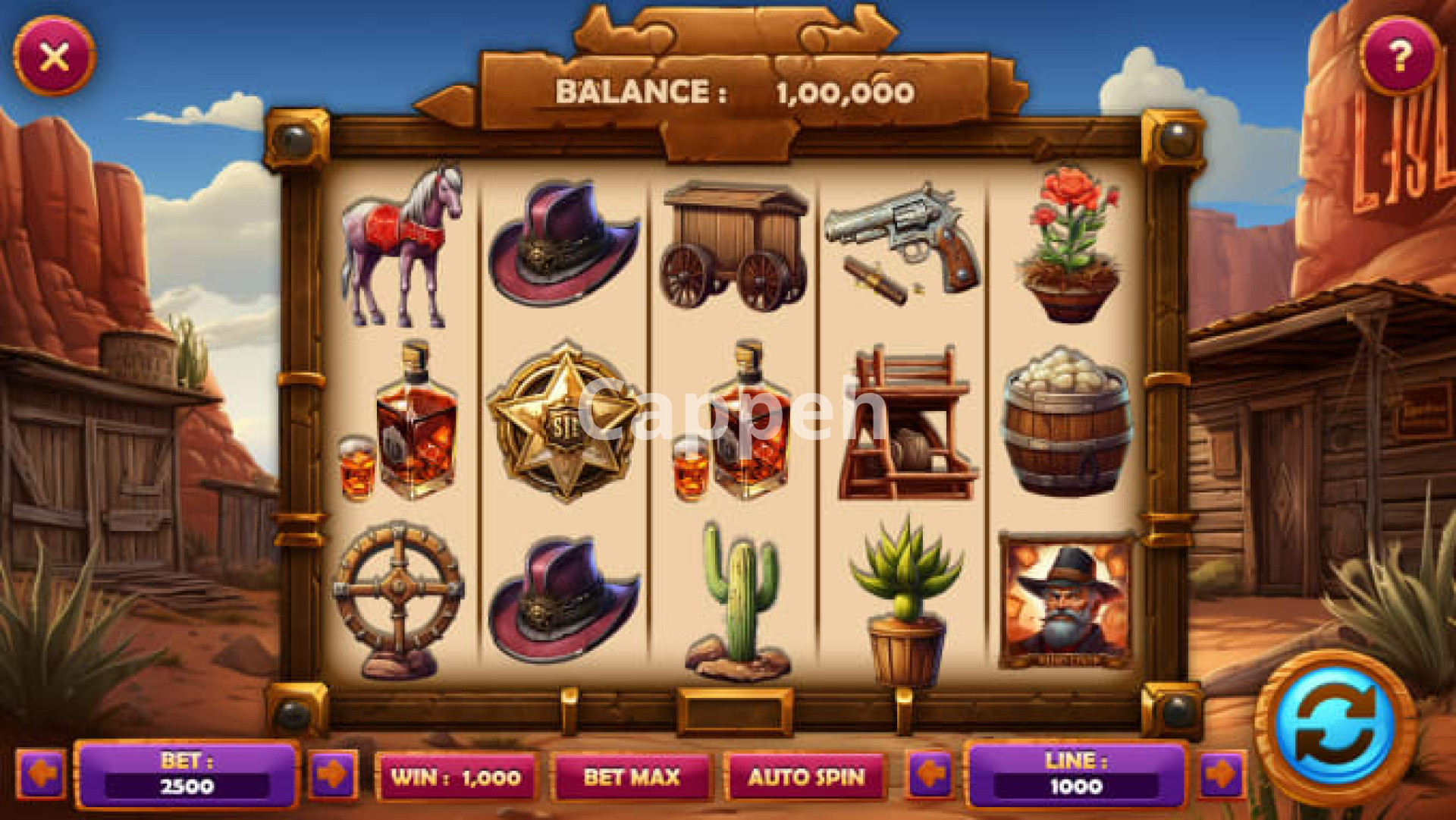Decrease the bet amount with left arrow
The image size is (1456, 820).
tap(41, 774)
